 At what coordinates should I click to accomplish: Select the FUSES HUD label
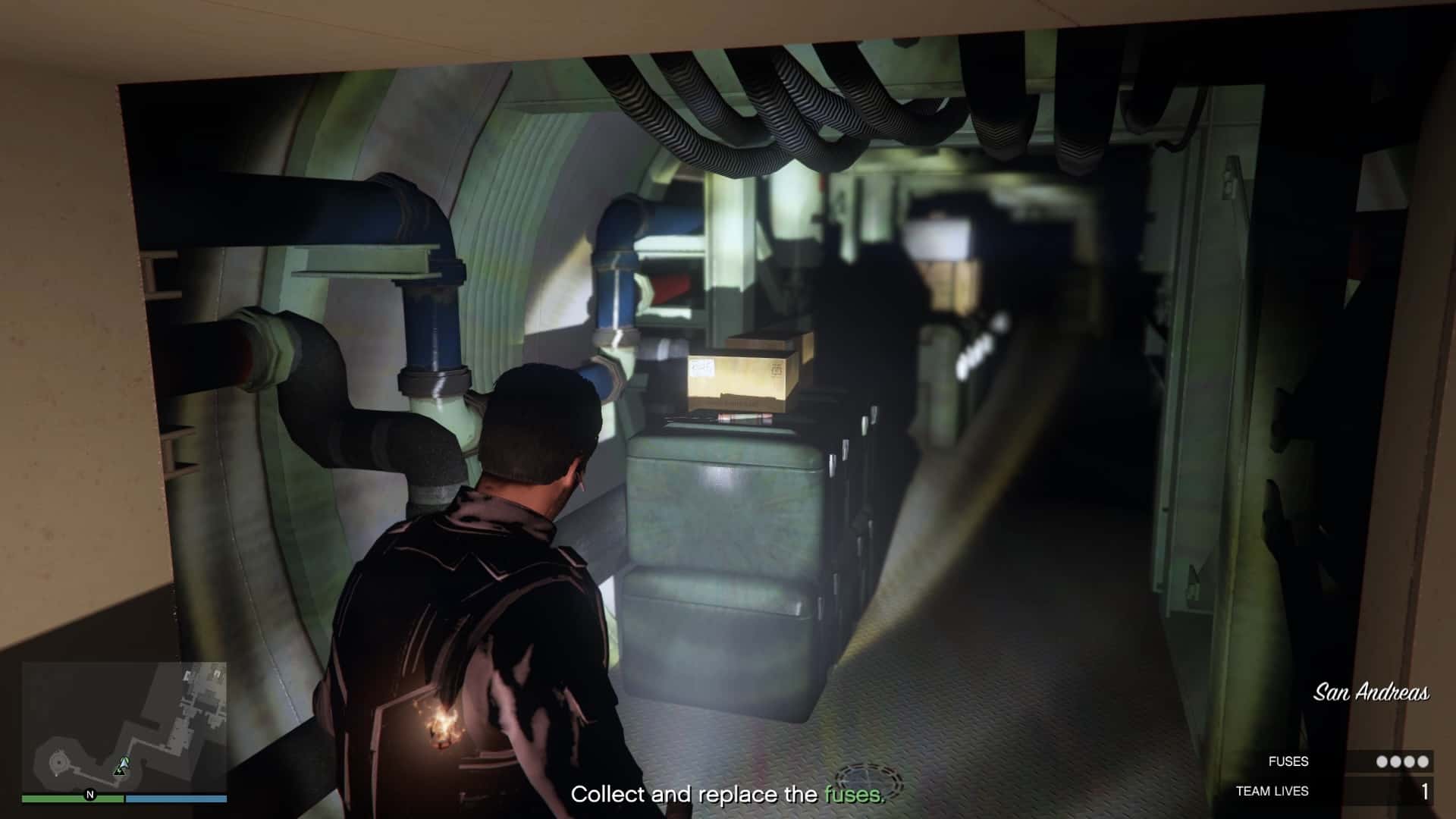[x=1288, y=761]
